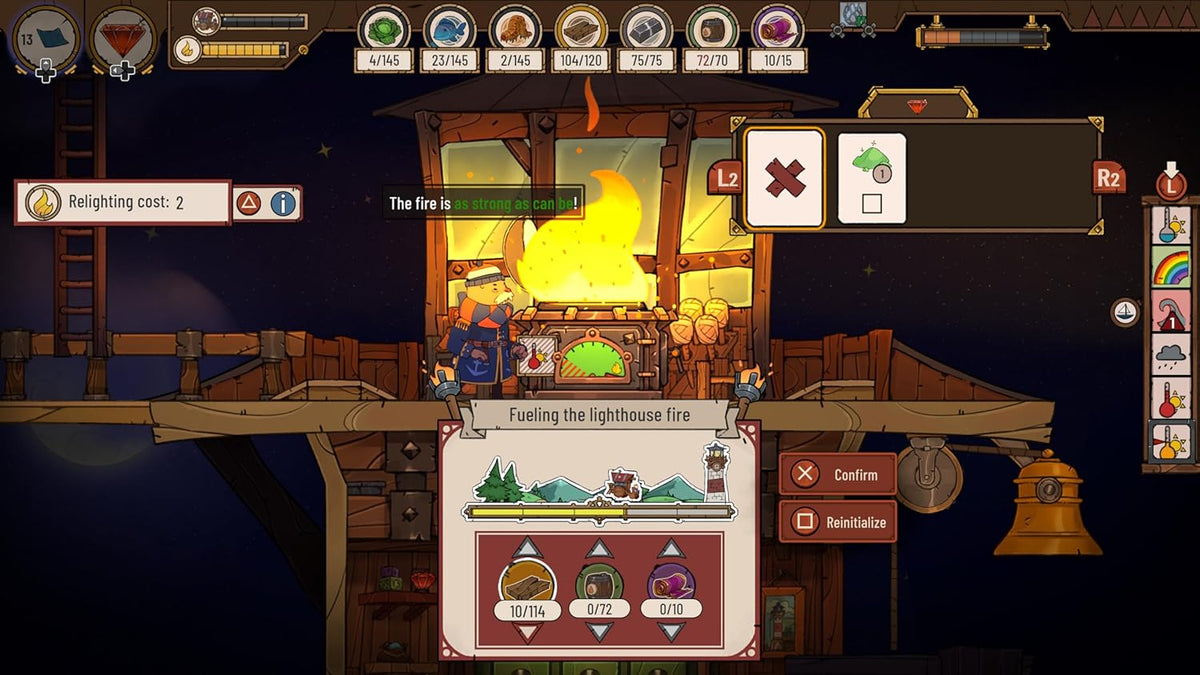Screen dimensions: 1200x675
Task: Increase purple cloth roll fuel amount
Action: [x=671, y=548]
